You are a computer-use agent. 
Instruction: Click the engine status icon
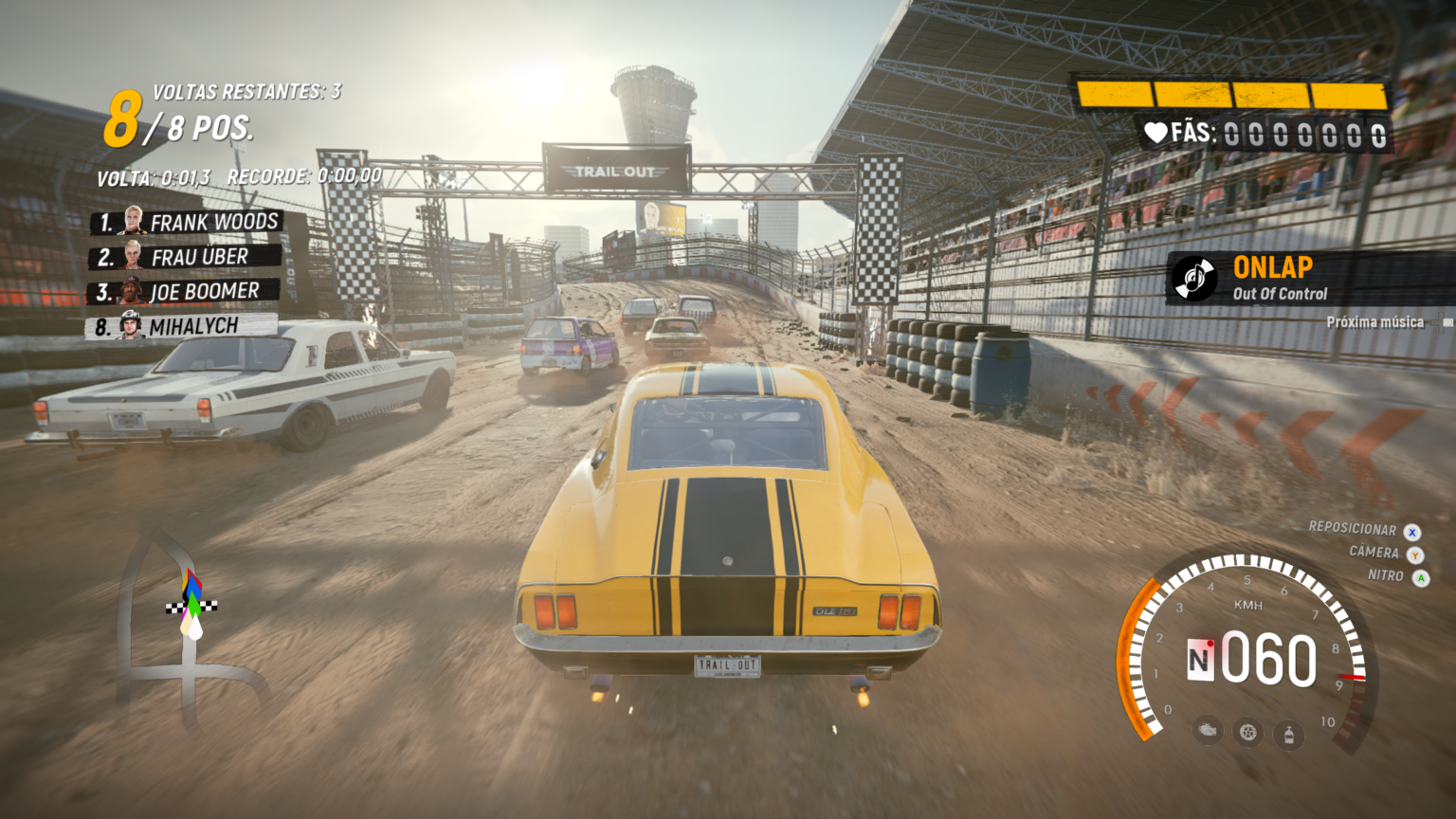pyautogui.click(x=1208, y=731)
